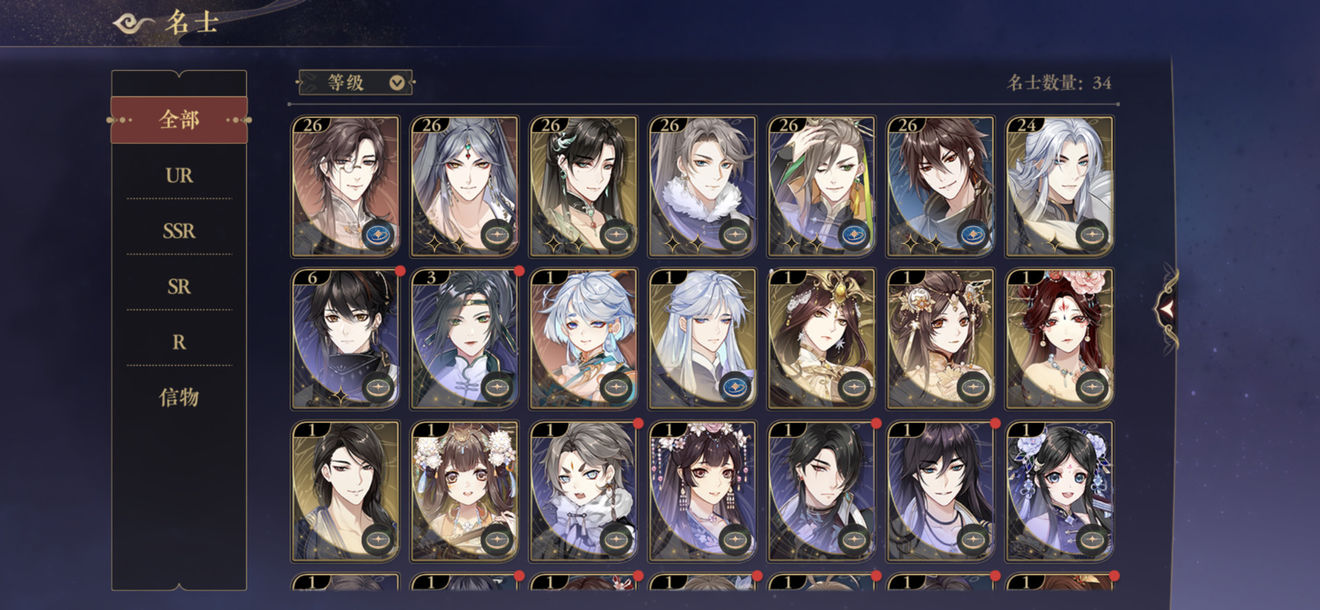The height and width of the screenshot is (610, 1320).
Task: Select the 全部 filter tab
Action: (179, 120)
